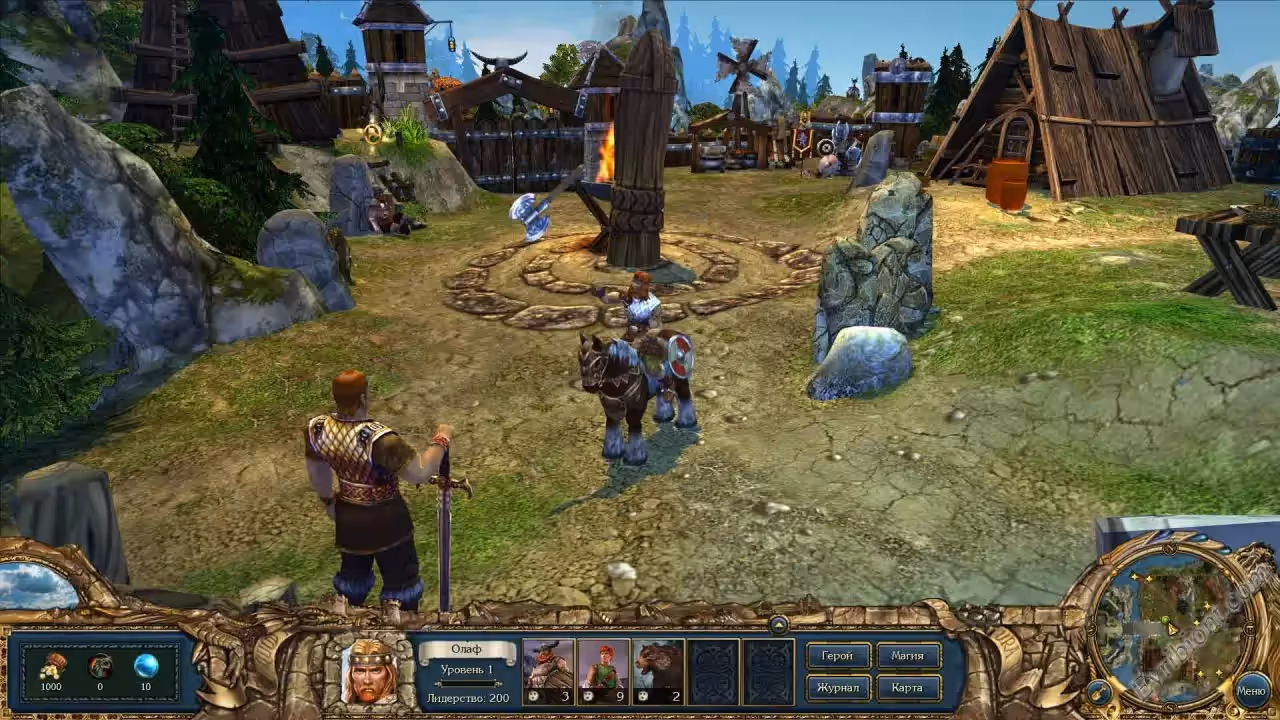Open the Магия spellbook

(x=908, y=656)
